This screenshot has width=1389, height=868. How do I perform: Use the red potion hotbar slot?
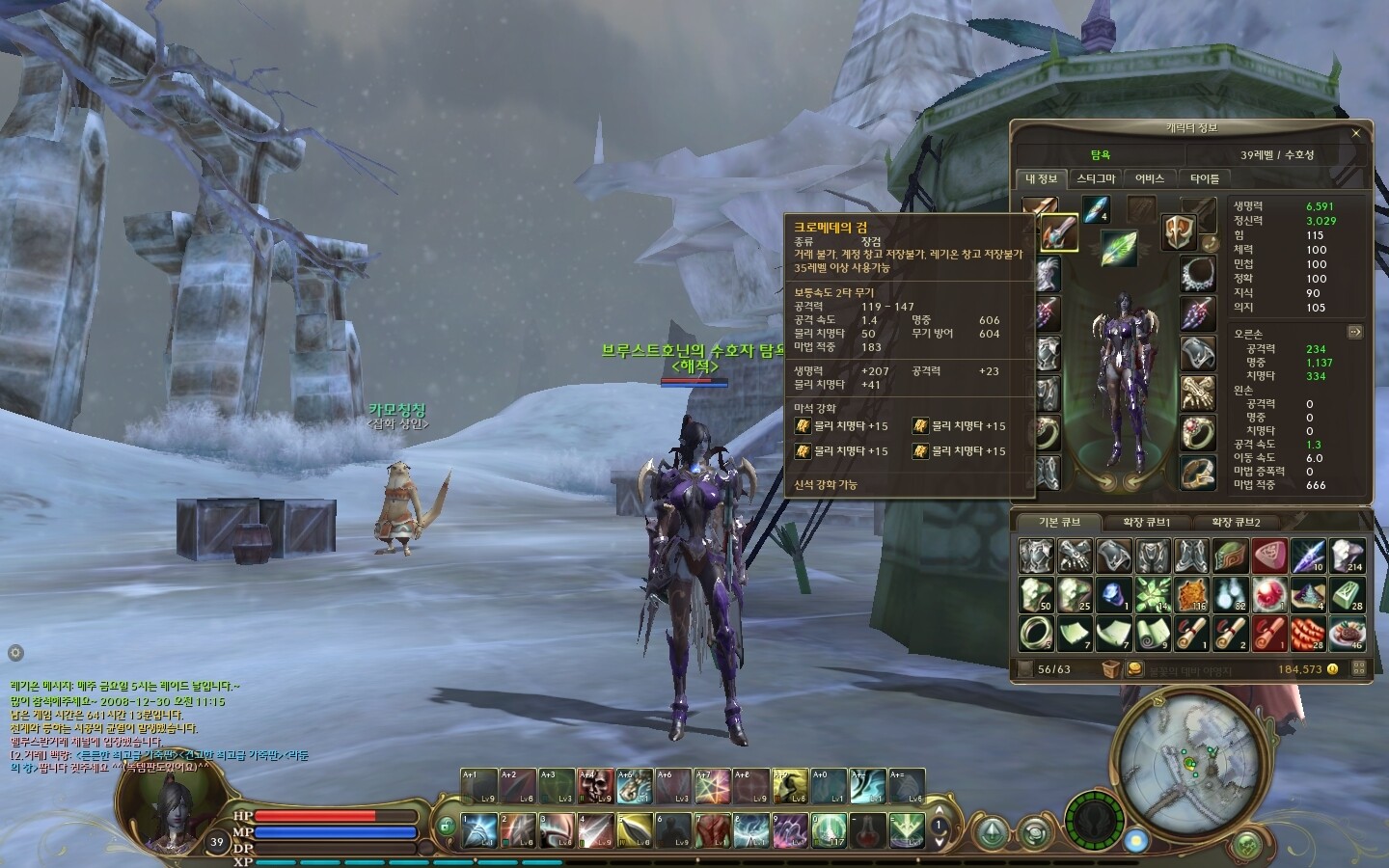pyautogui.click(x=867, y=828)
